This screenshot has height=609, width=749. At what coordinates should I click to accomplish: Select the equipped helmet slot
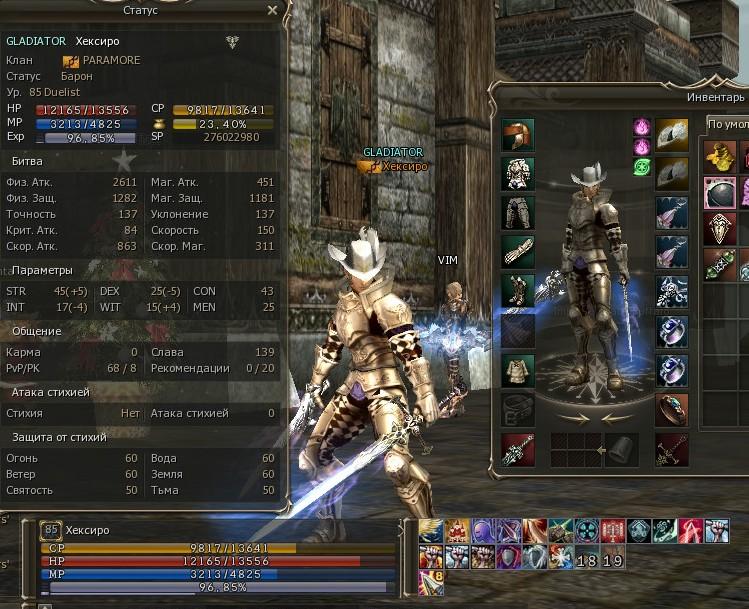pos(518,134)
